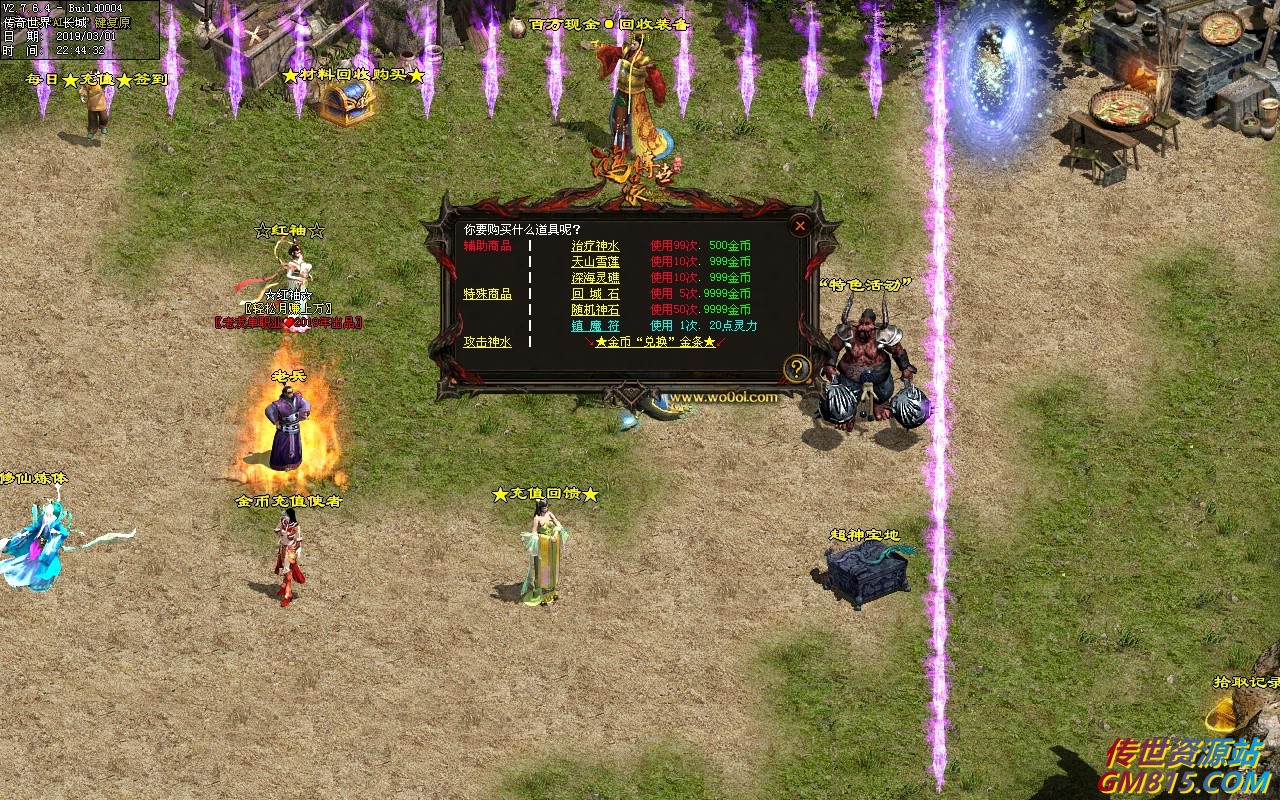Click the 金币兑换金条 gold exchange link
Screen dimensions: 1280x800
click(655, 342)
